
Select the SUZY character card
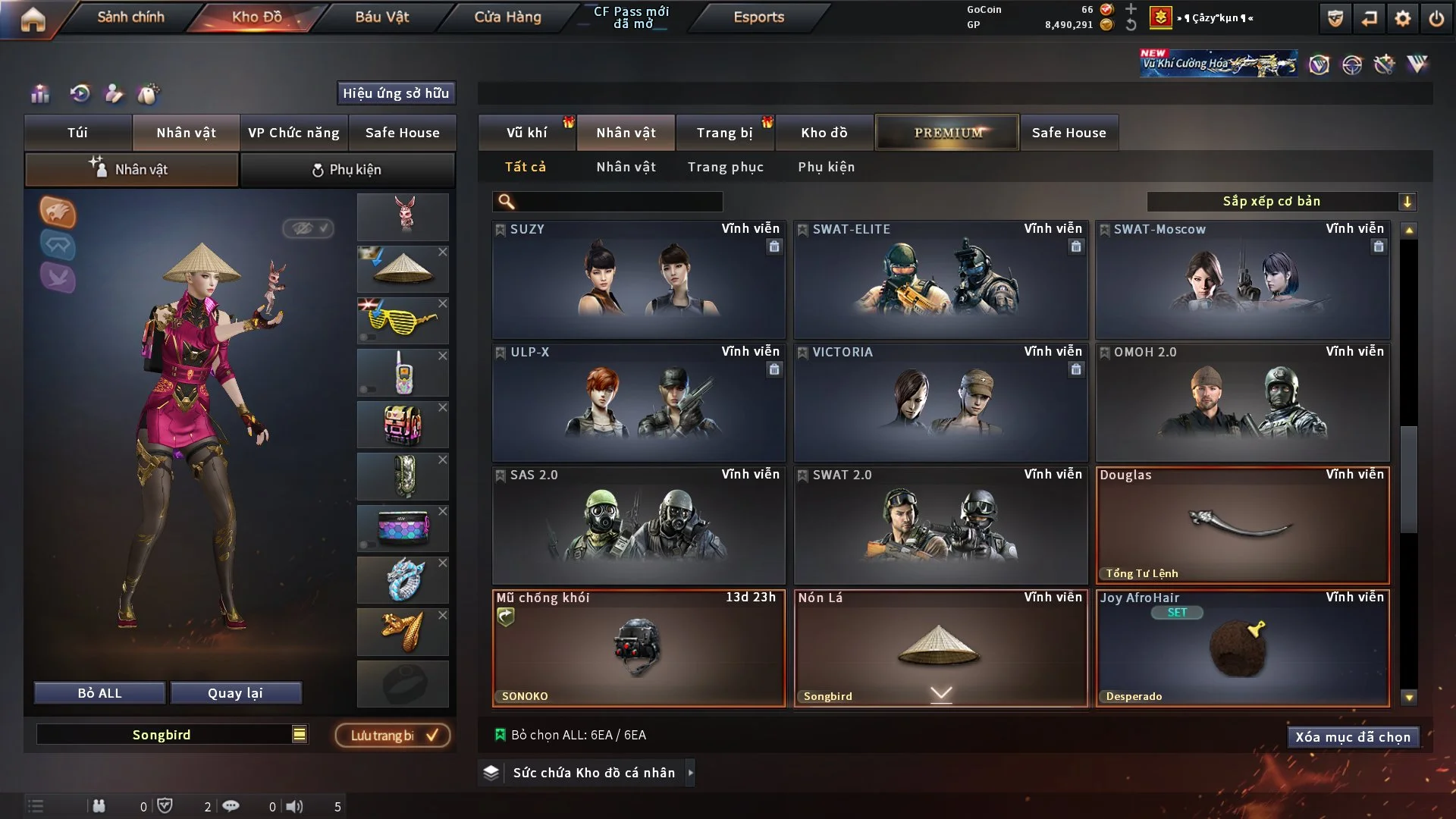(639, 280)
